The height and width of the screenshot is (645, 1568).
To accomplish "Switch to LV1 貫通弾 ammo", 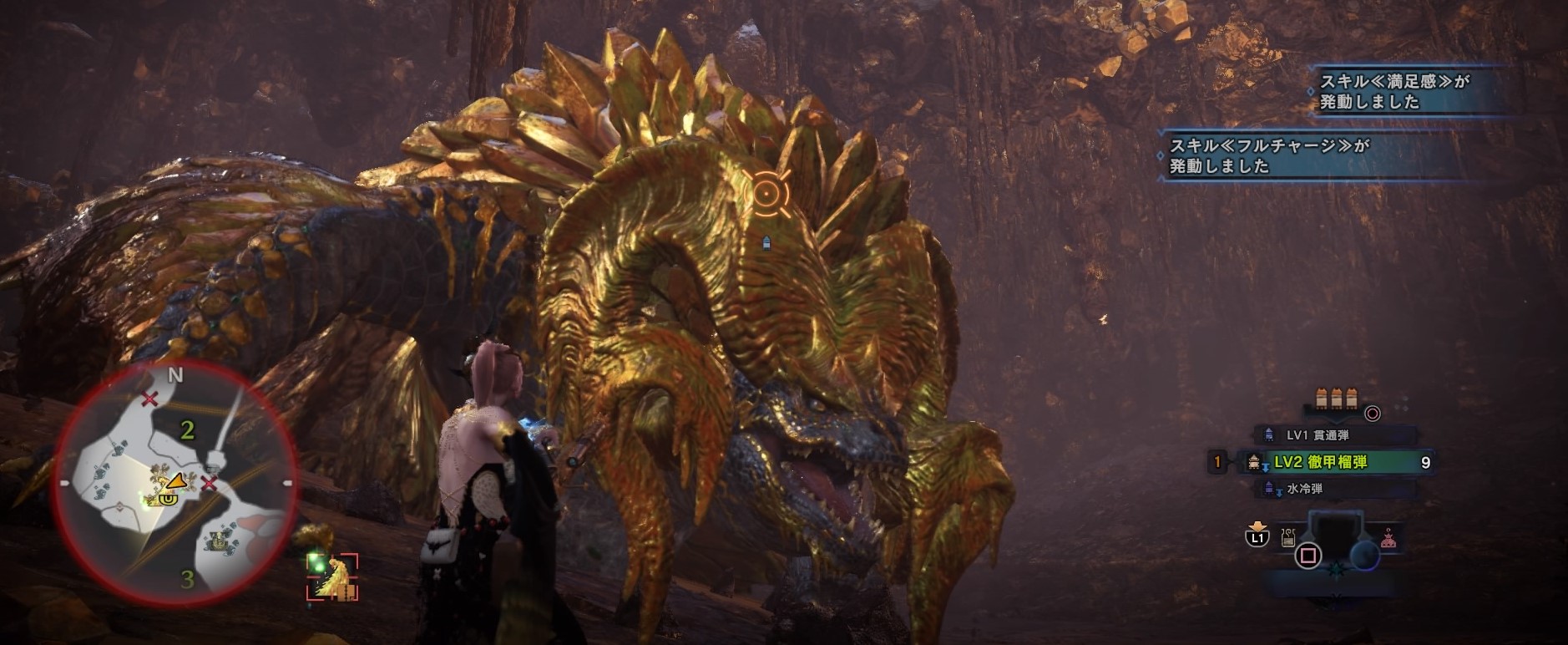I will (x=1317, y=435).
